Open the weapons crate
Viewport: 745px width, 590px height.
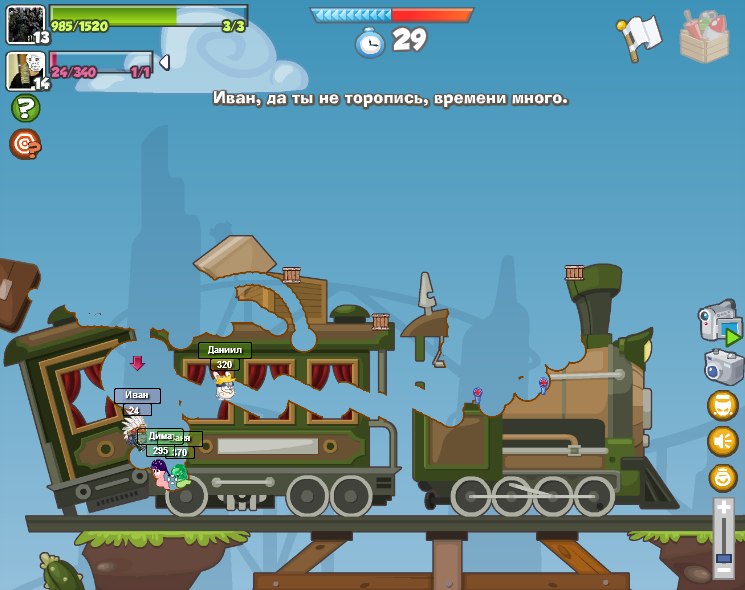(x=704, y=37)
